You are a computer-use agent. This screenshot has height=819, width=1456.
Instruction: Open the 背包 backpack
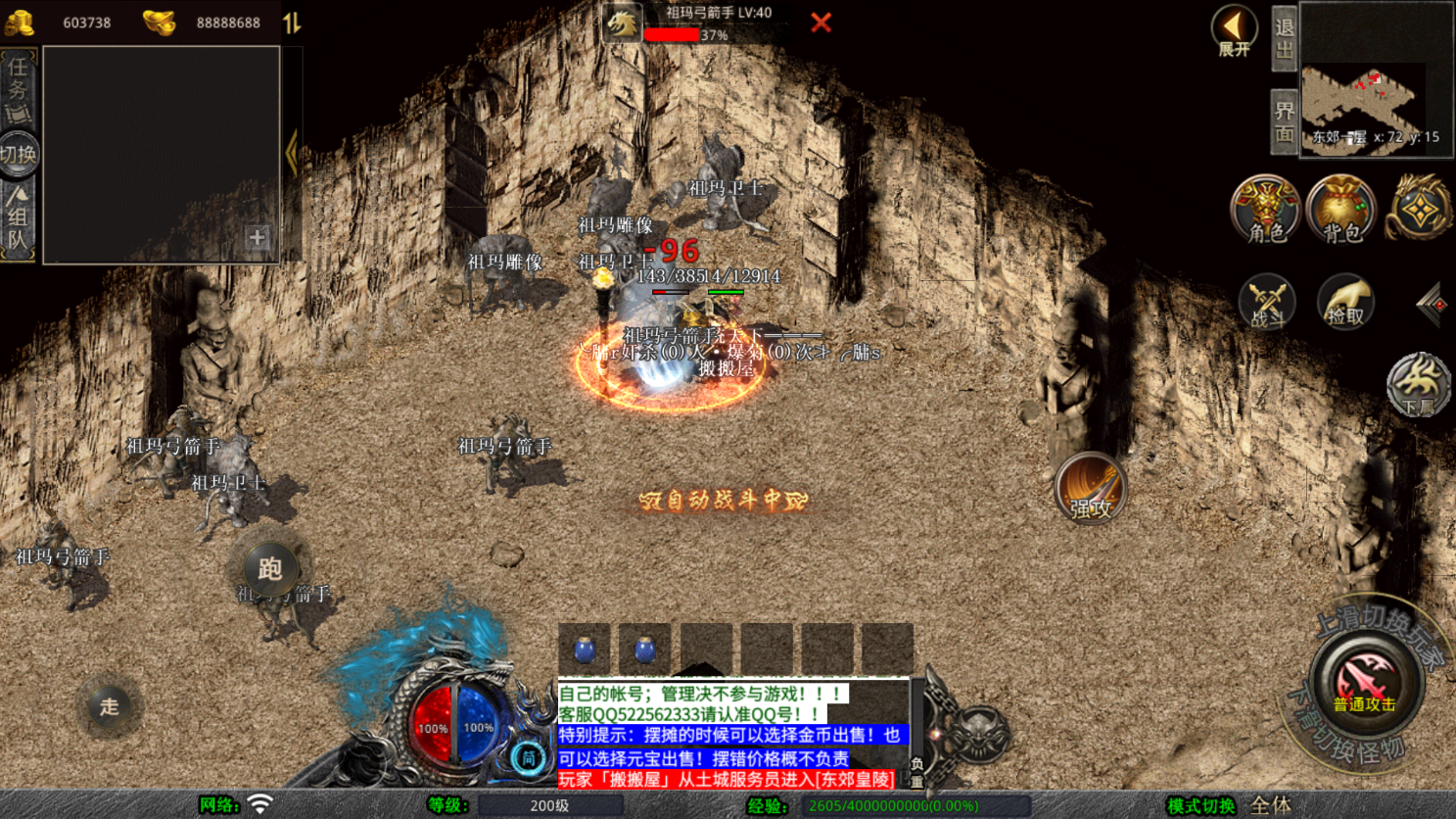pos(1341,210)
